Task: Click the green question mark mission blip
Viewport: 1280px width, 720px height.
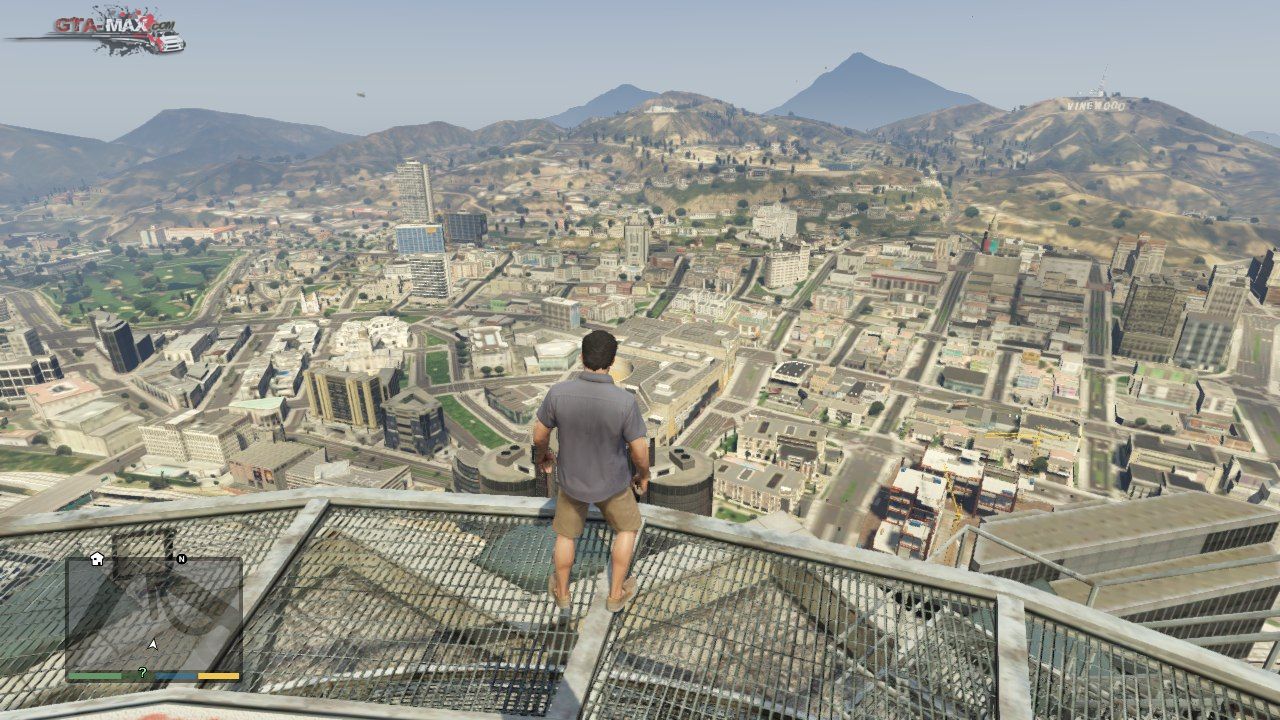Action: pyautogui.click(x=143, y=672)
